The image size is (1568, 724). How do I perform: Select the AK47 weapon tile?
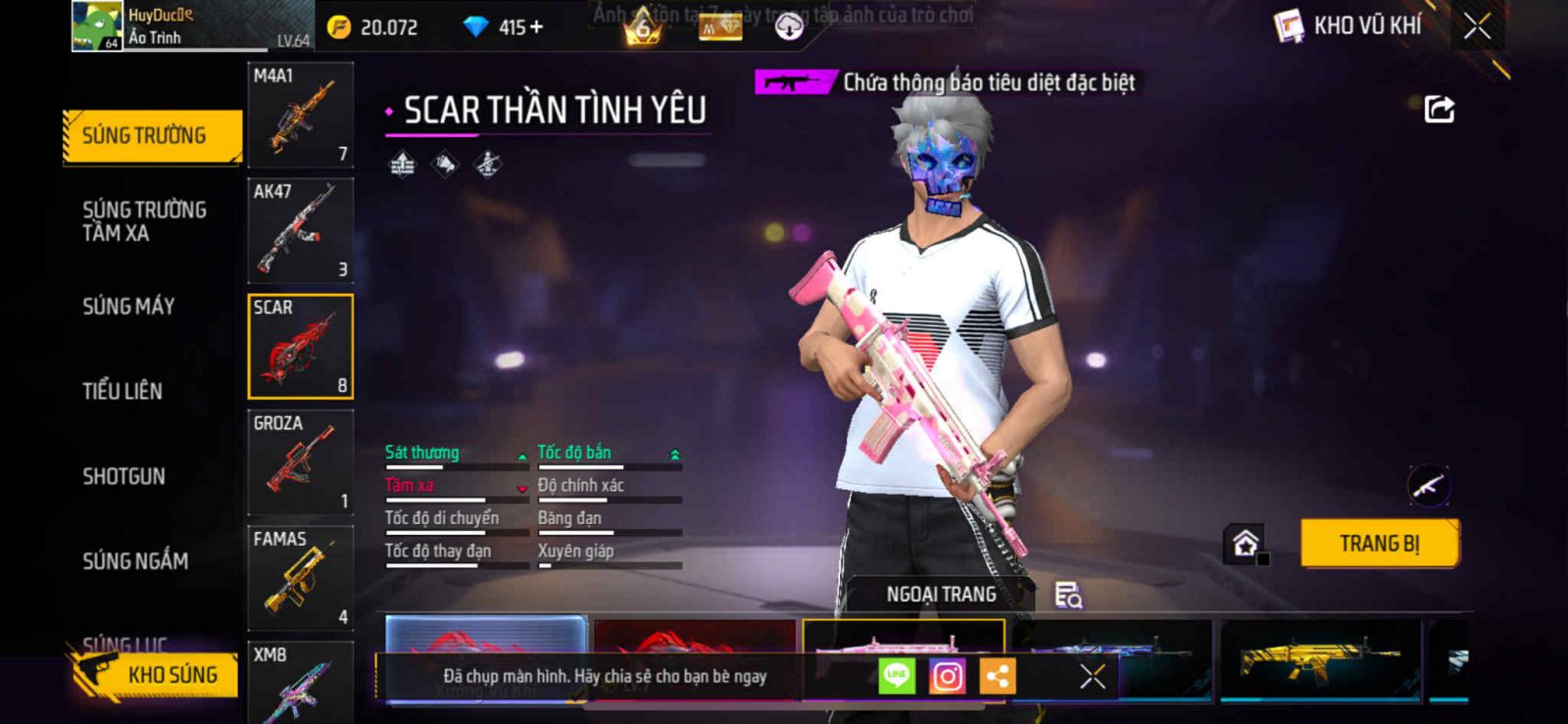300,231
